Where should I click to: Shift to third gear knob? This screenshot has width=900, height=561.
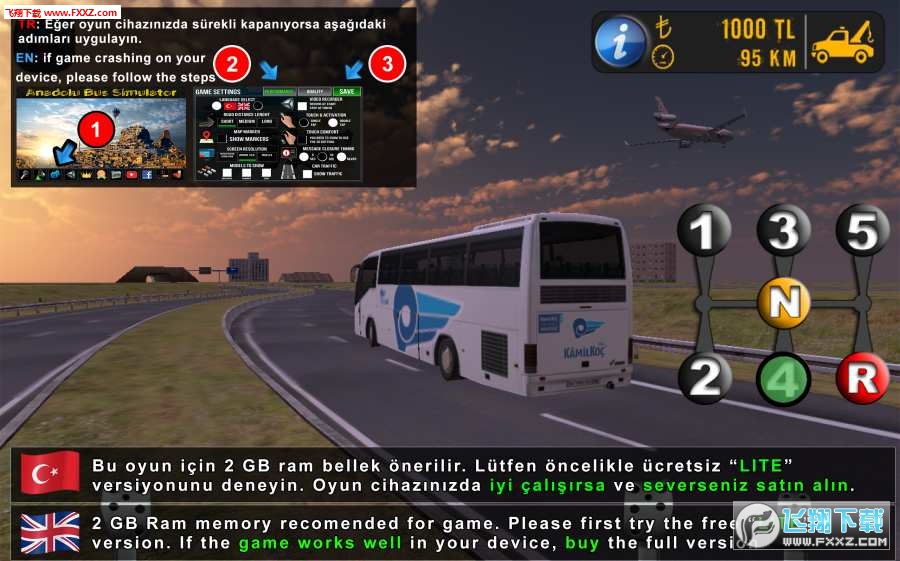click(x=784, y=231)
